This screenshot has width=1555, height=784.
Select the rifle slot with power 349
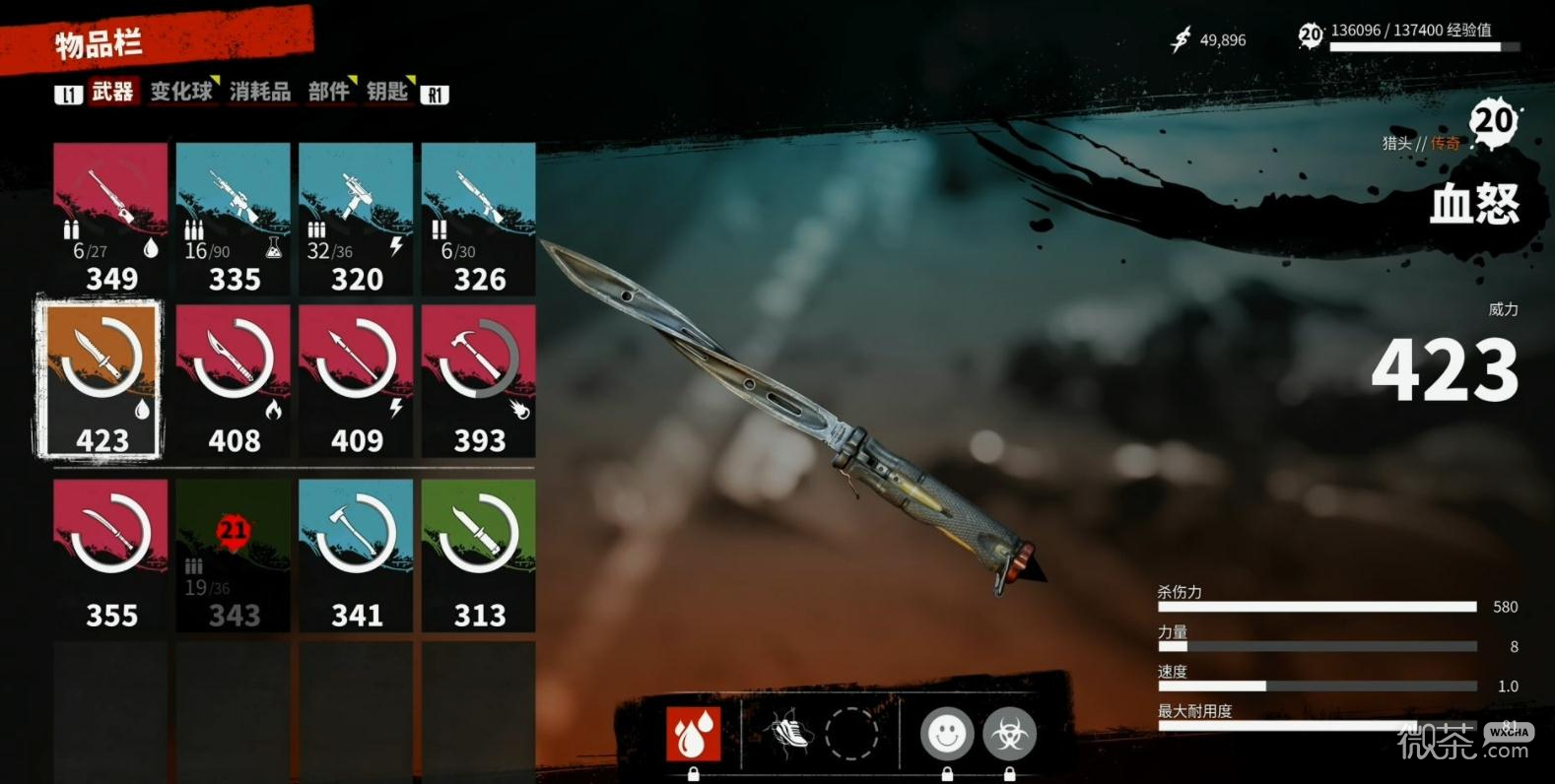[110, 219]
